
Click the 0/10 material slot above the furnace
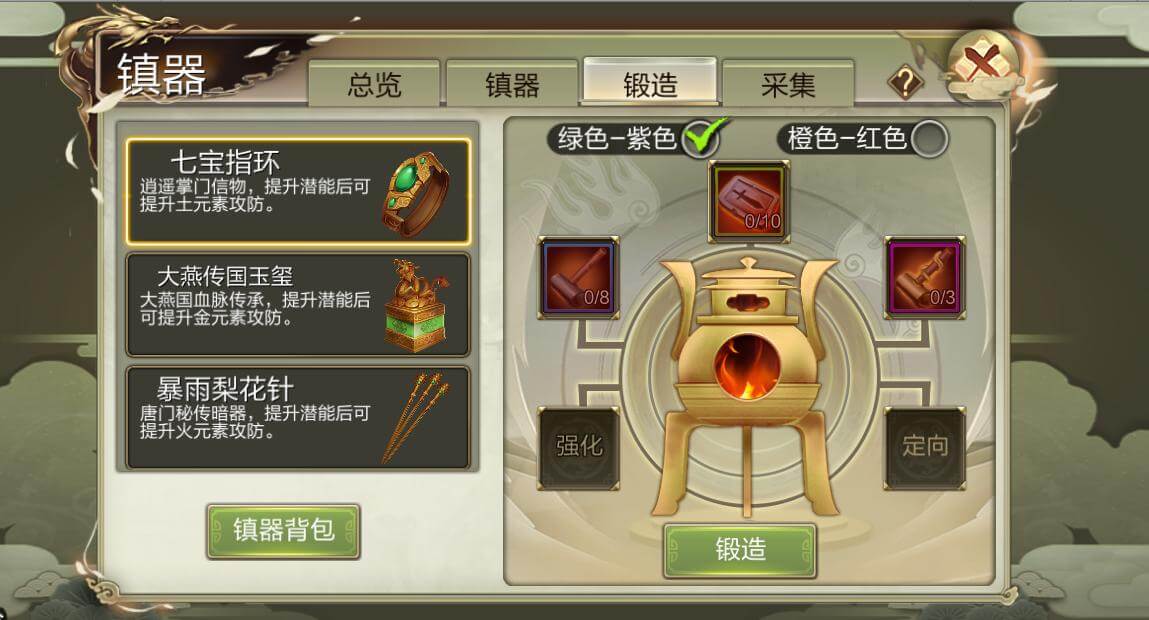(749, 201)
